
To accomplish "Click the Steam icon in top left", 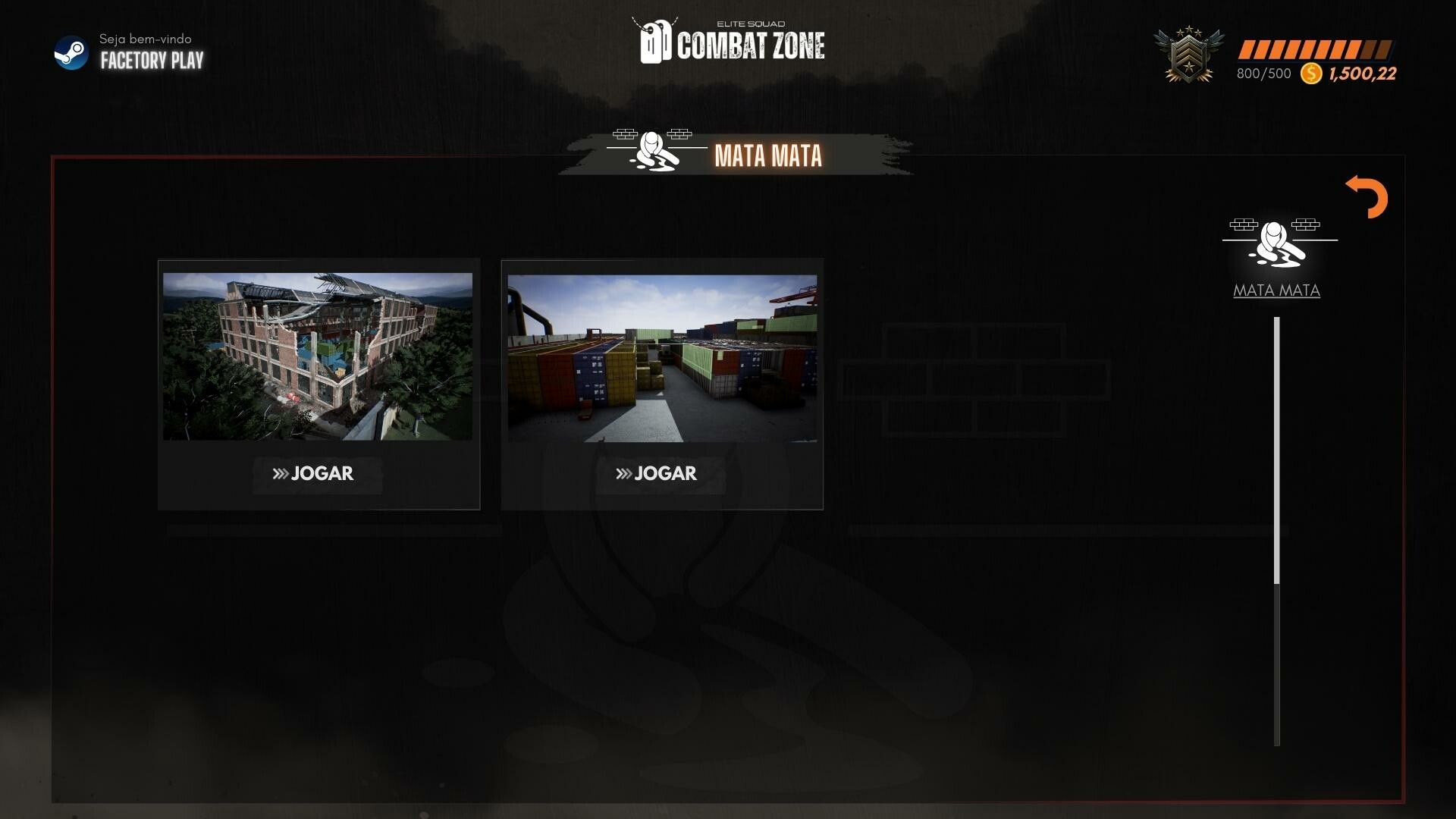I will [72, 53].
